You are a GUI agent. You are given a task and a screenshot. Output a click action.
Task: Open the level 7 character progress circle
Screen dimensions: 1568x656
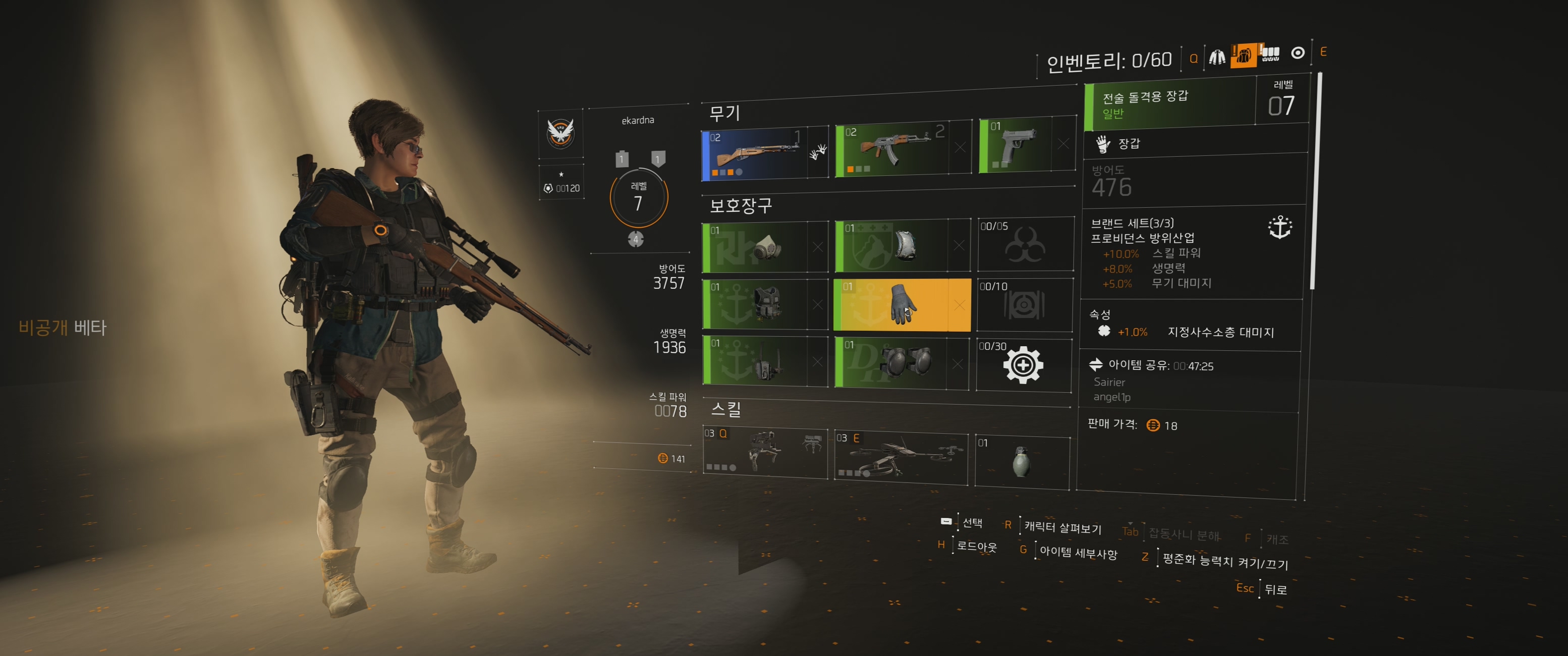(639, 198)
